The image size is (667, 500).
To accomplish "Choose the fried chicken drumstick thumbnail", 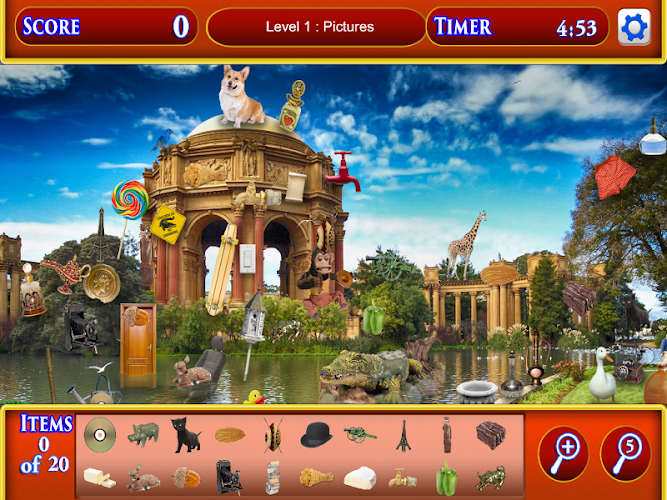I will click(316, 477).
